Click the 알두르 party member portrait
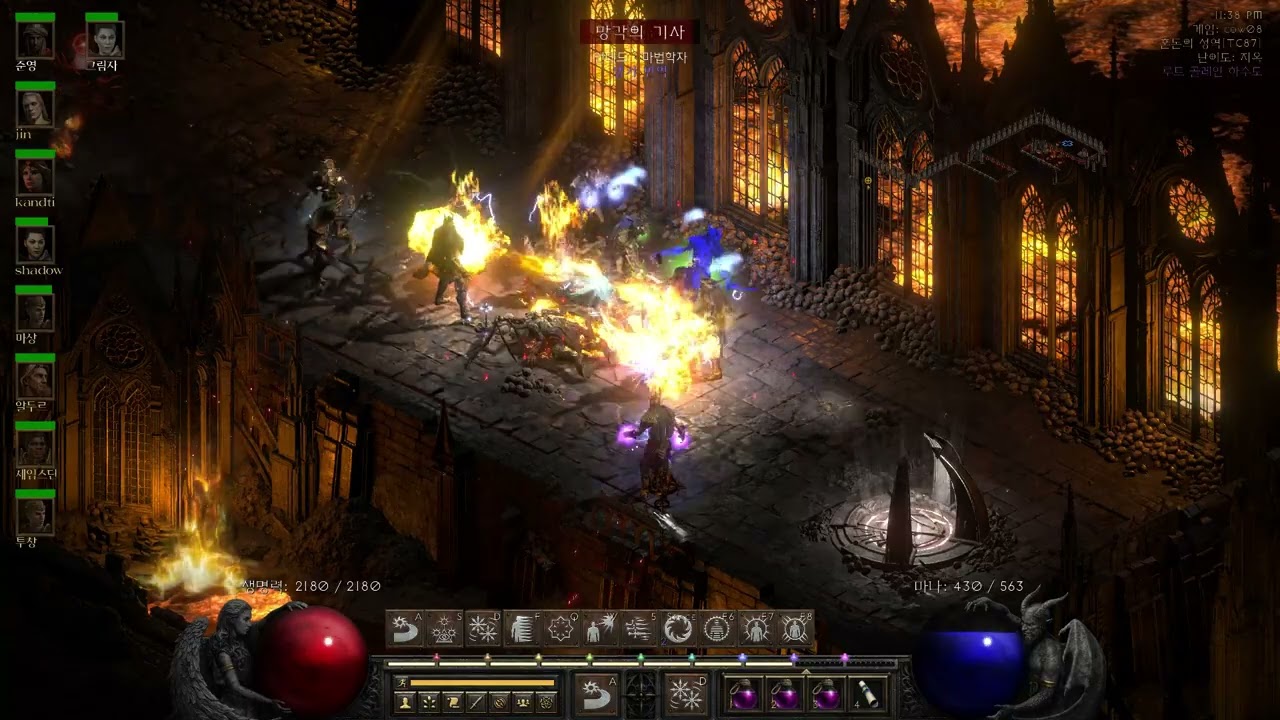Screen dimensions: 1280x720 (35, 380)
